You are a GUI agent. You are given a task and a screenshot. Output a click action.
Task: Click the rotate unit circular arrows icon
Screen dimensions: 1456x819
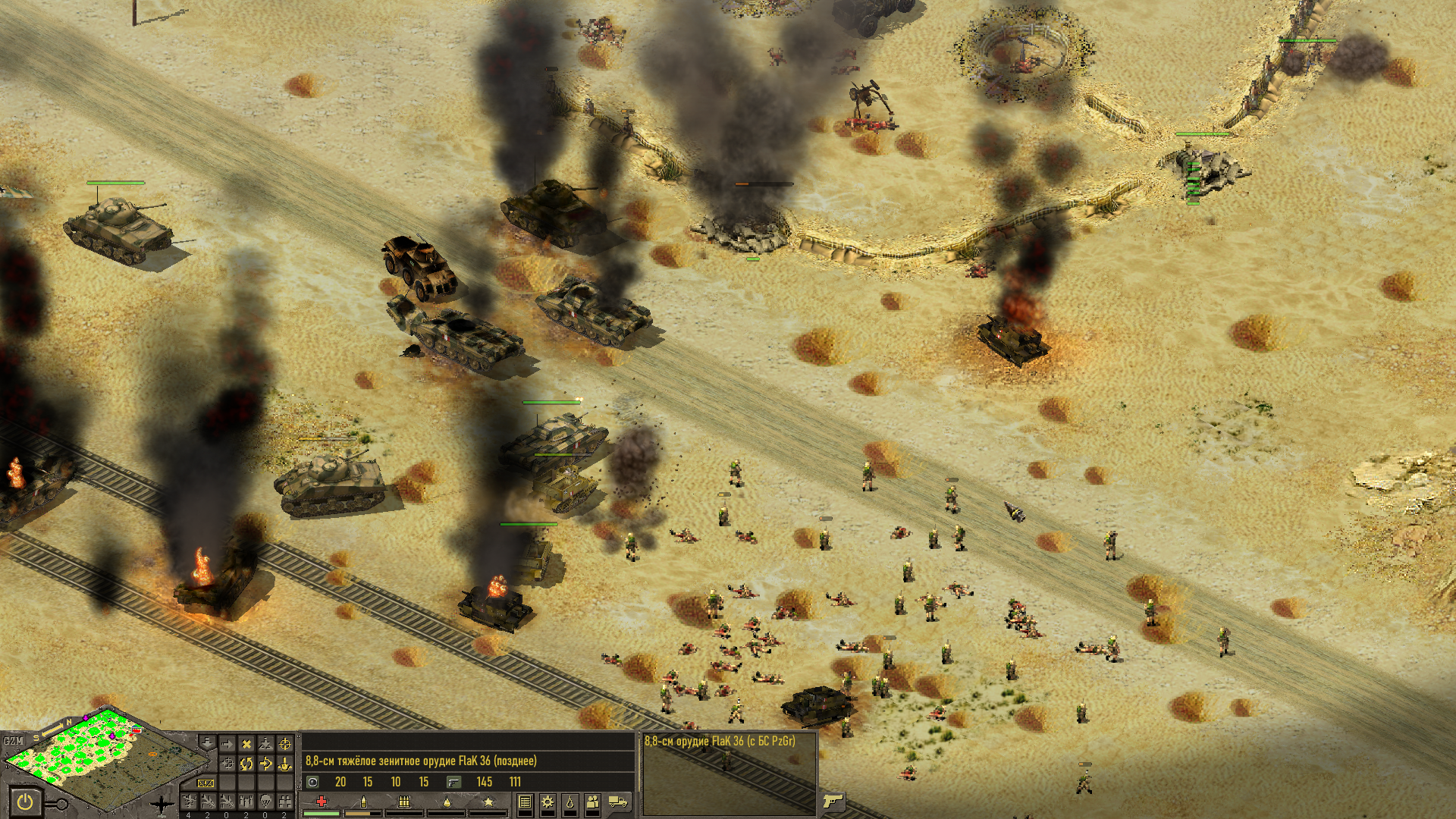[246, 763]
